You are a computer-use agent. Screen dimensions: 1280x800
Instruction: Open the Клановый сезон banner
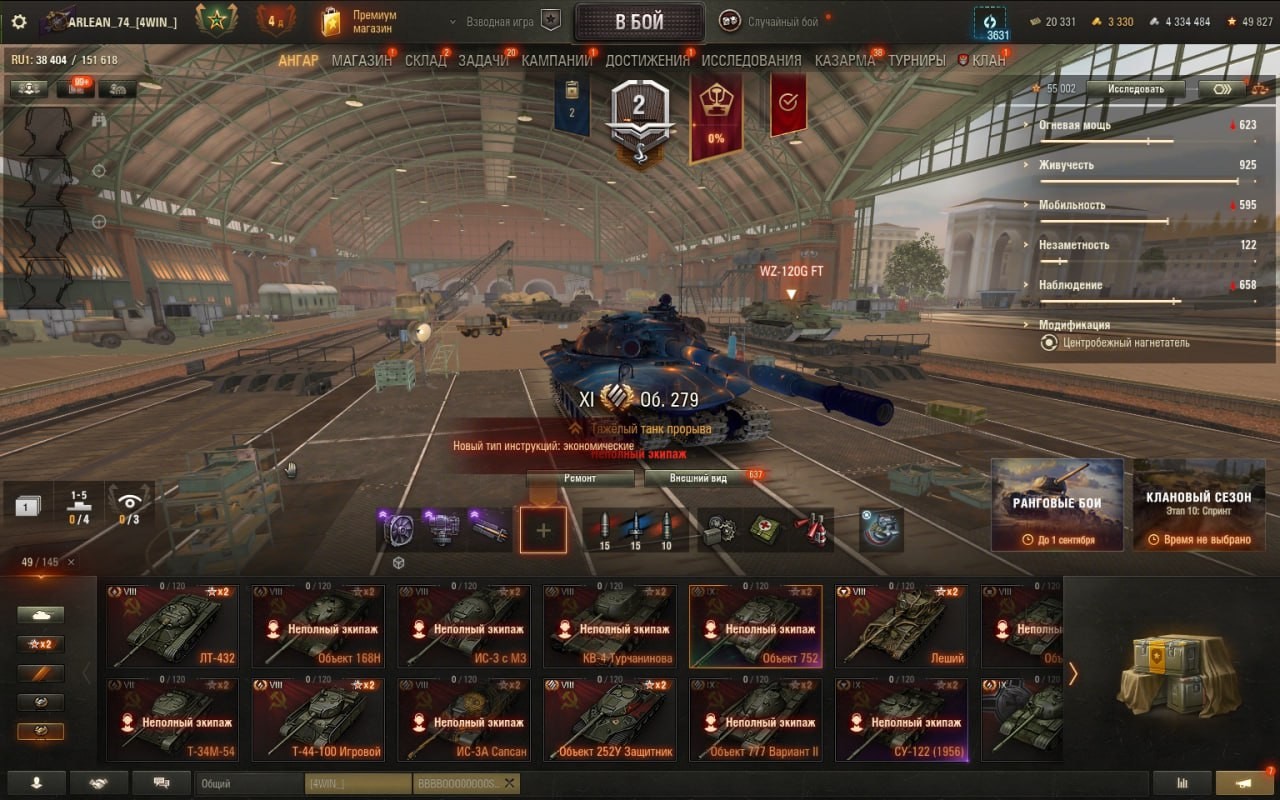(x=1199, y=505)
